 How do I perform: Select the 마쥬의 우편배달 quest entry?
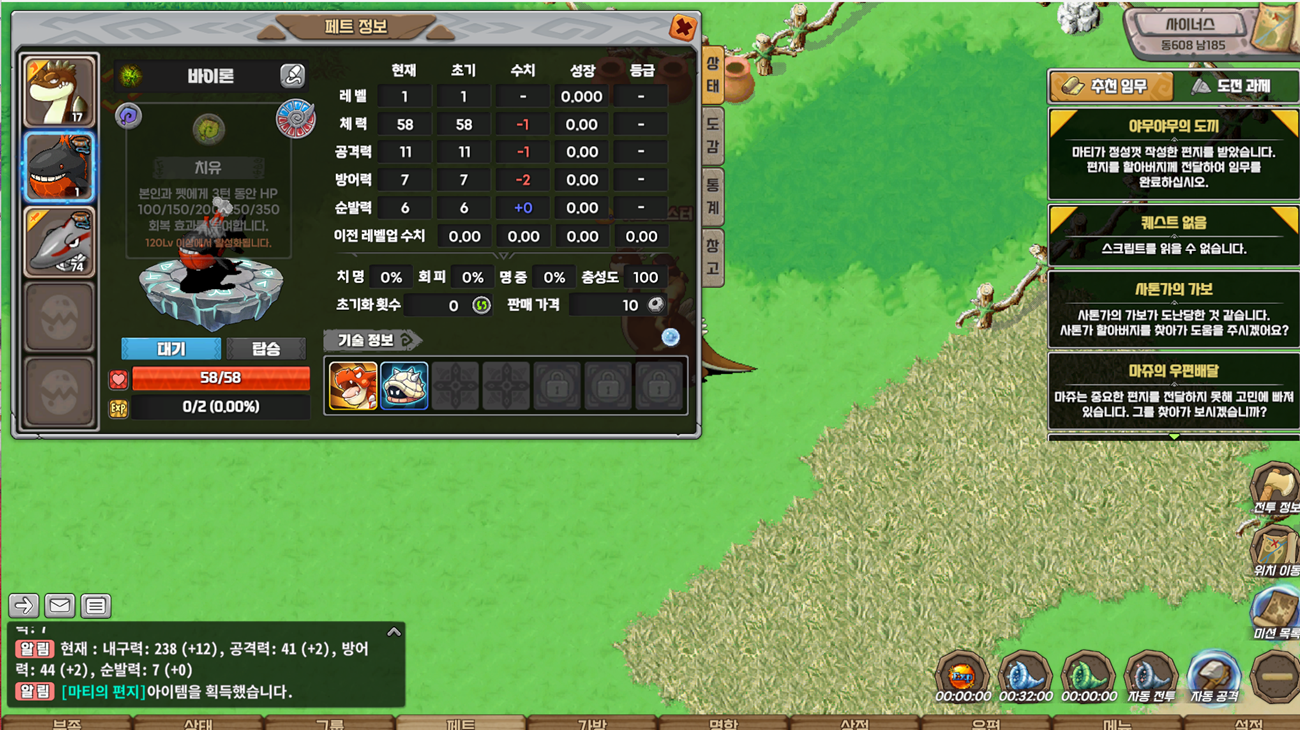pos(1173,390)
